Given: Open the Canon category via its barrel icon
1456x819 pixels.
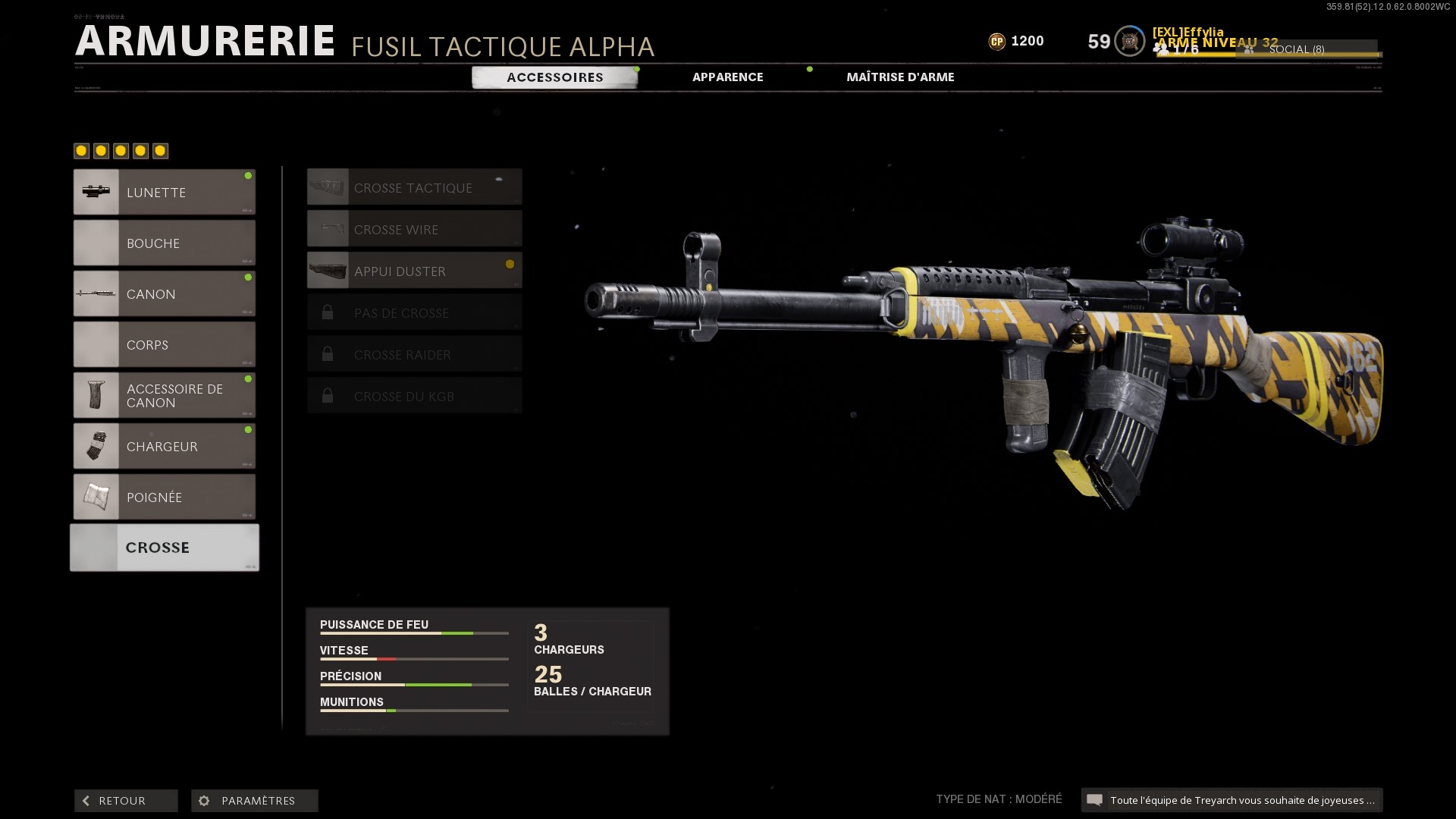Looking at the screenshot, I should click(x=96, y=293).
